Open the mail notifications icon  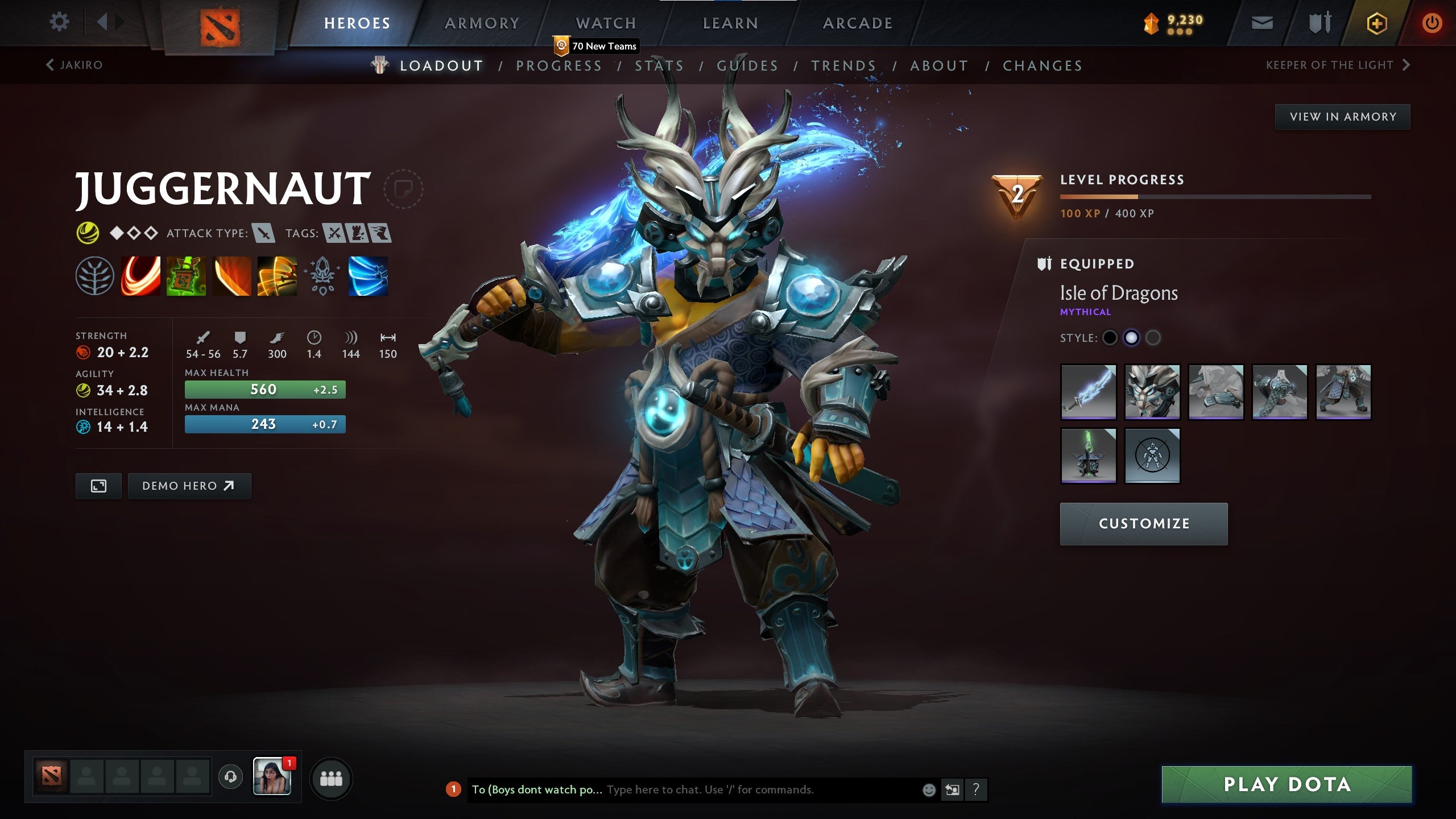pyautogui.click(x=1261, y=24)
